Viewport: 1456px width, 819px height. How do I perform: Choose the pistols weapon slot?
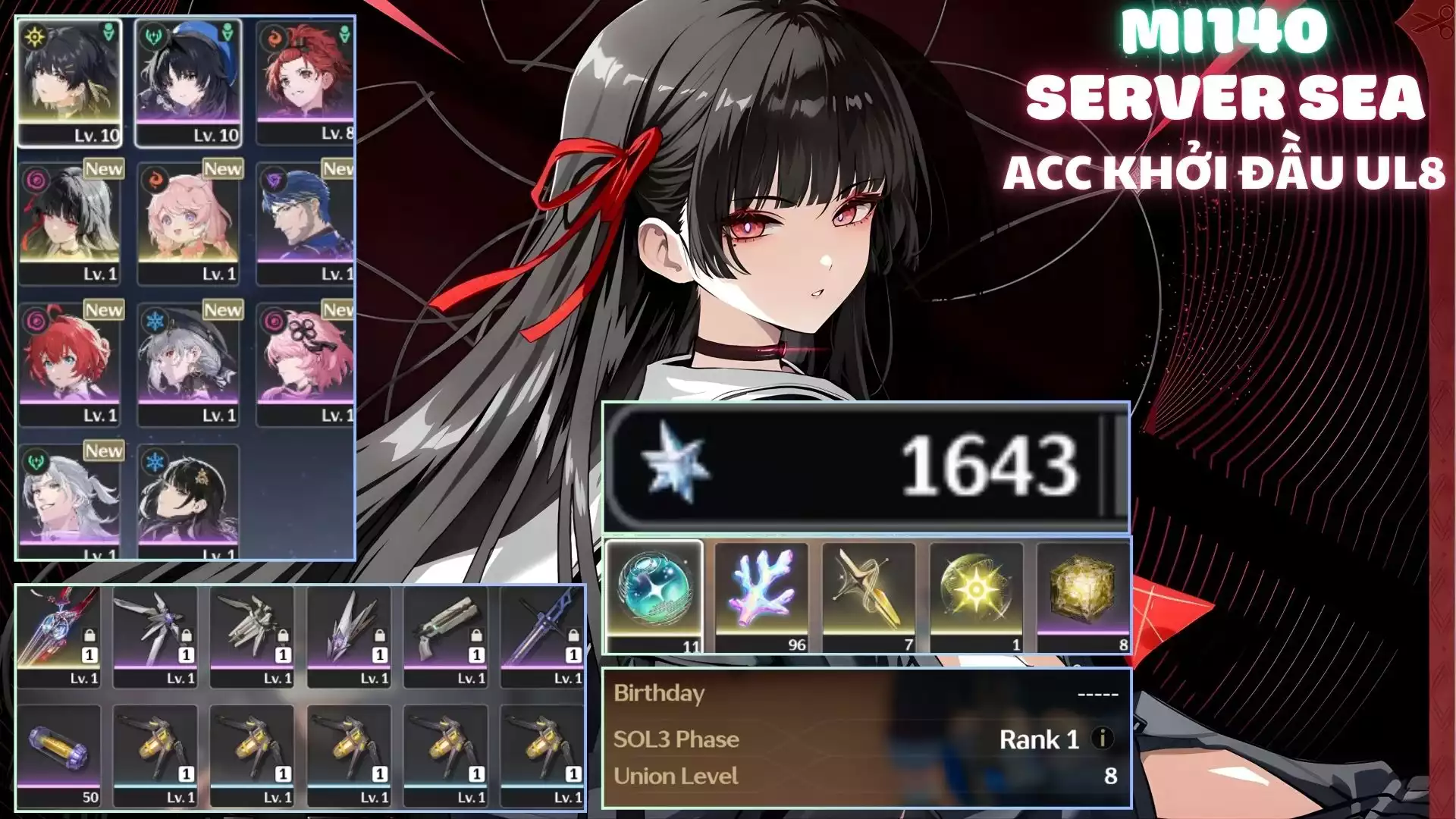[446, 635]
